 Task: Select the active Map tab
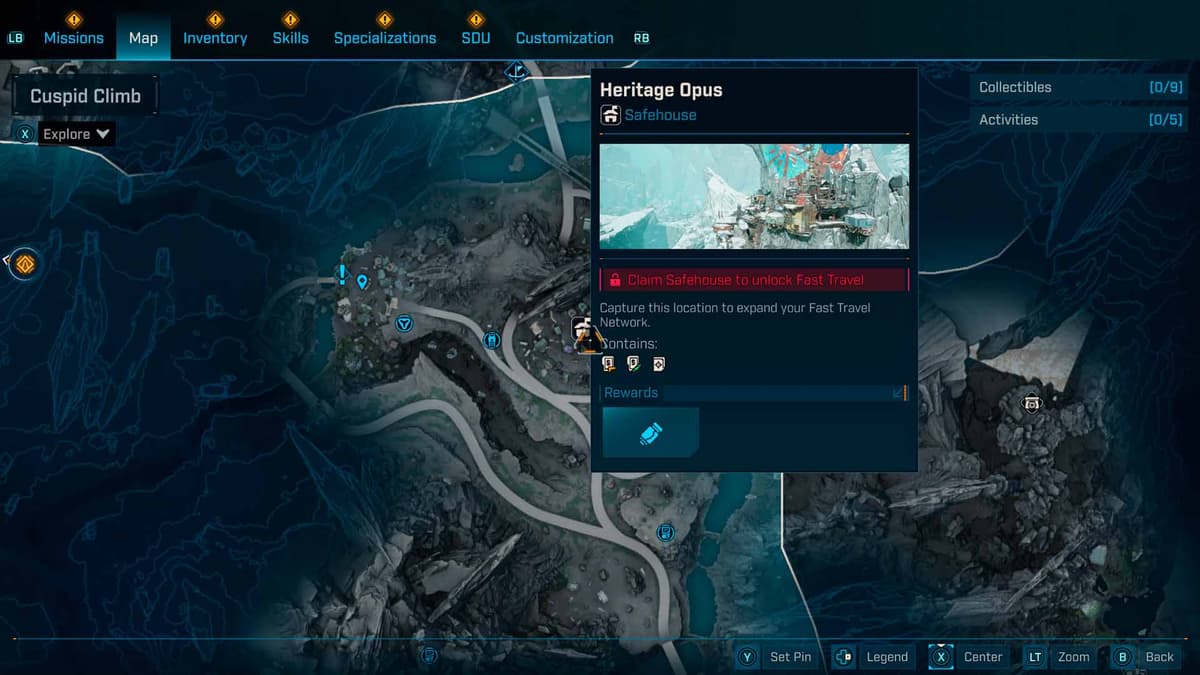[143, 38]
